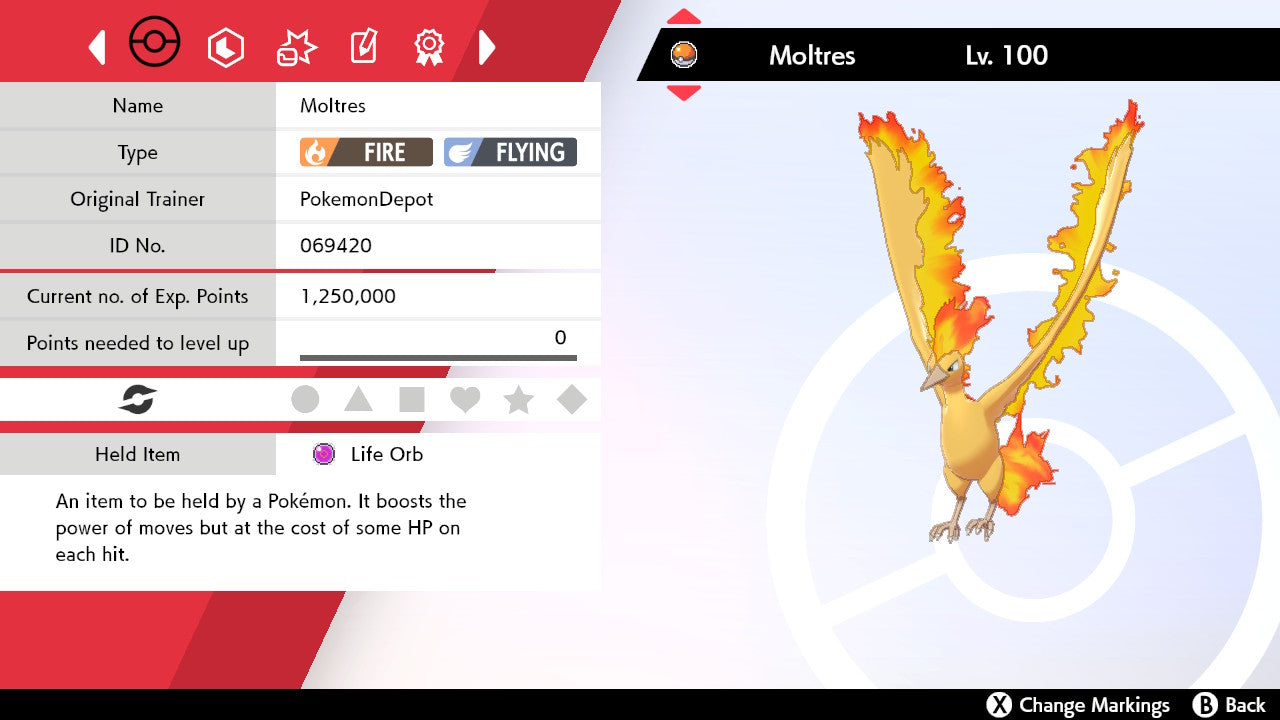Toggle the heart marking
Screen dimensions: 1280x720
(x=465, y=400)
